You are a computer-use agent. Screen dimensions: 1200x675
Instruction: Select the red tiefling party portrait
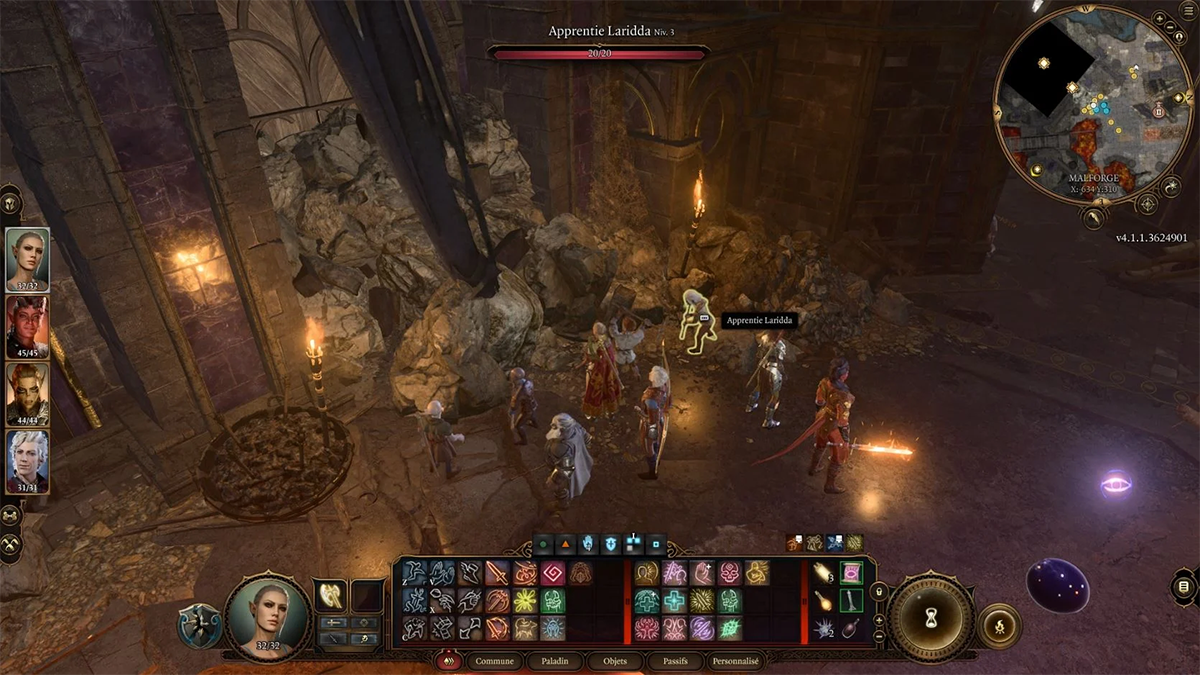(27, 326)
